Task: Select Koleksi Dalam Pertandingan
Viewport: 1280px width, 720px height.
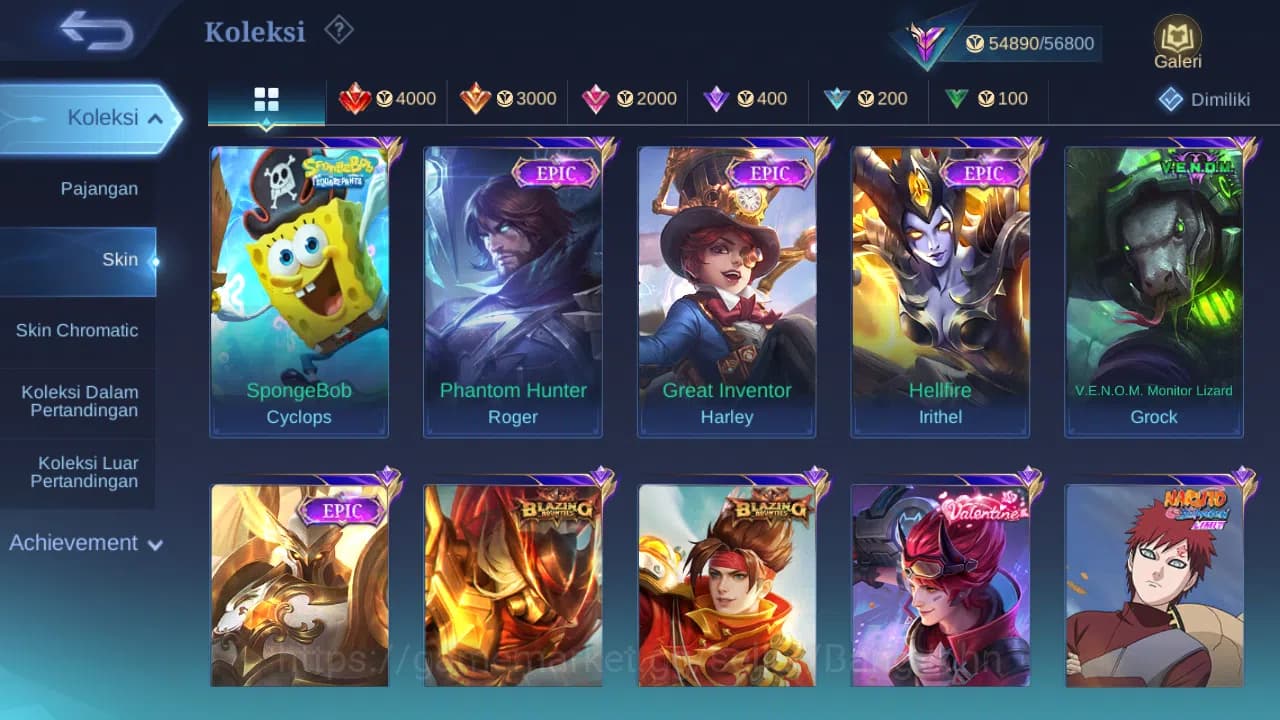Action: click(78, 401)
